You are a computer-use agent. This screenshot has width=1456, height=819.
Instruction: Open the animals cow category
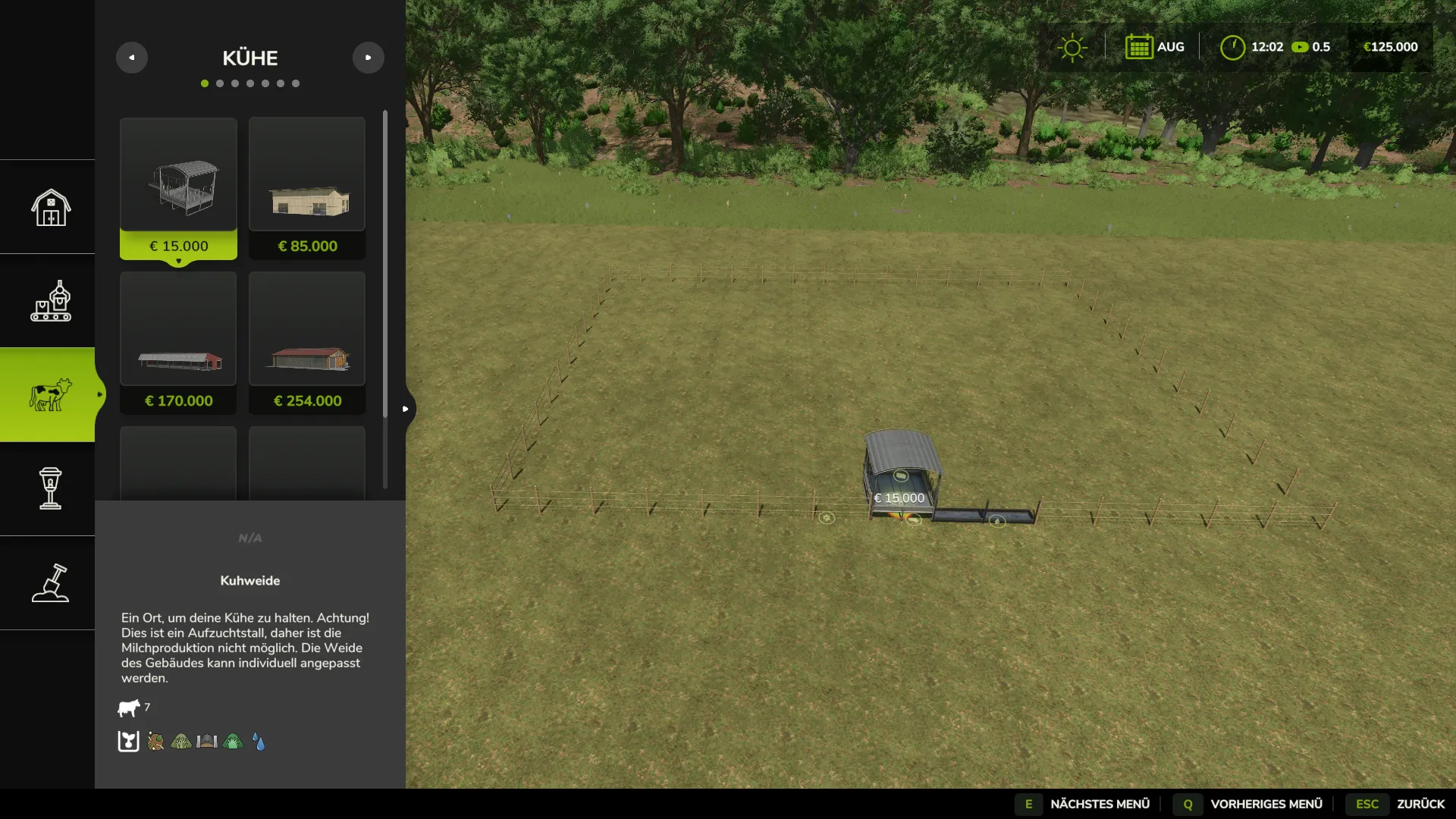coord(50,395)
